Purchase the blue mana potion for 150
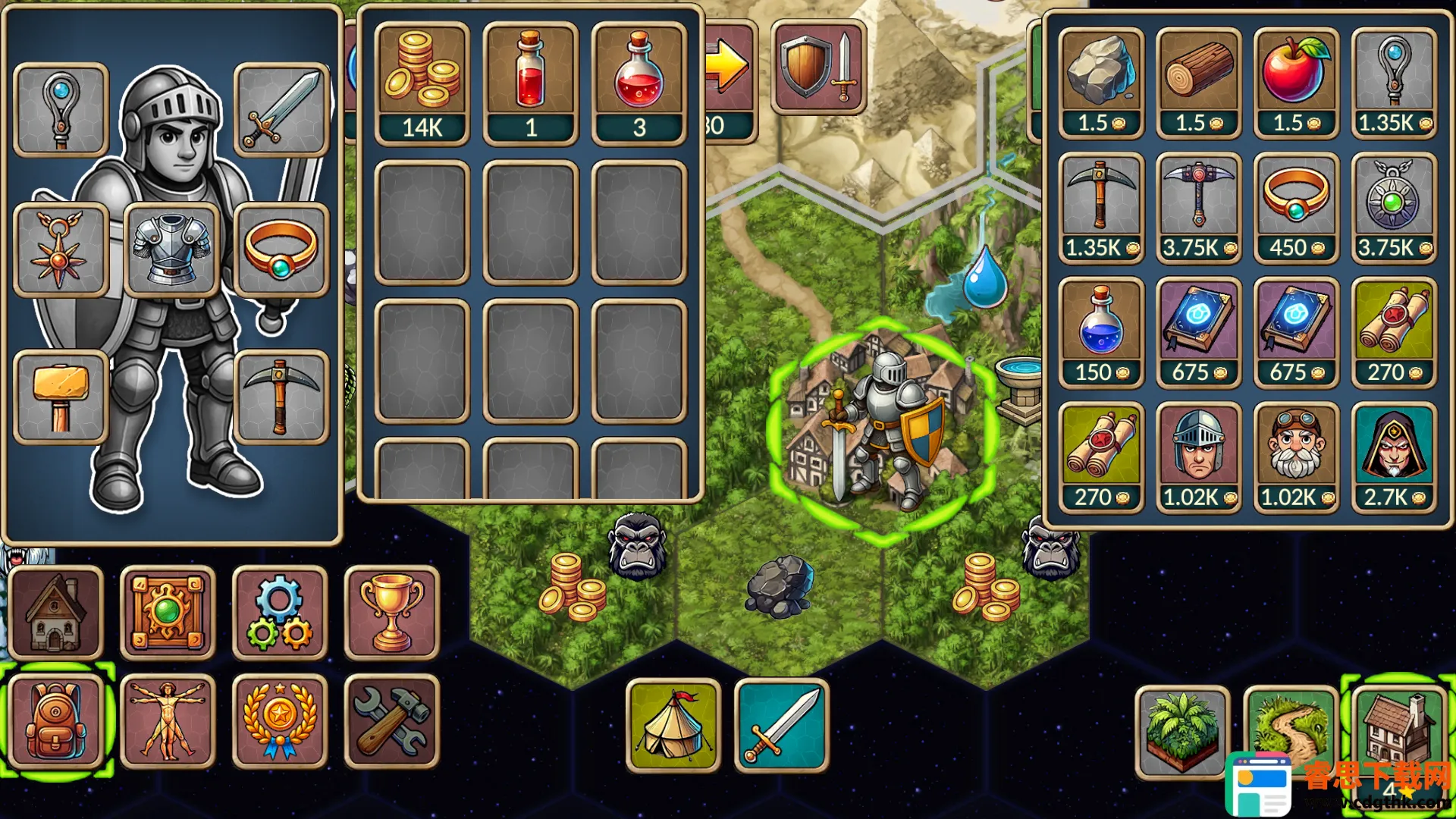 [1100, 332]
